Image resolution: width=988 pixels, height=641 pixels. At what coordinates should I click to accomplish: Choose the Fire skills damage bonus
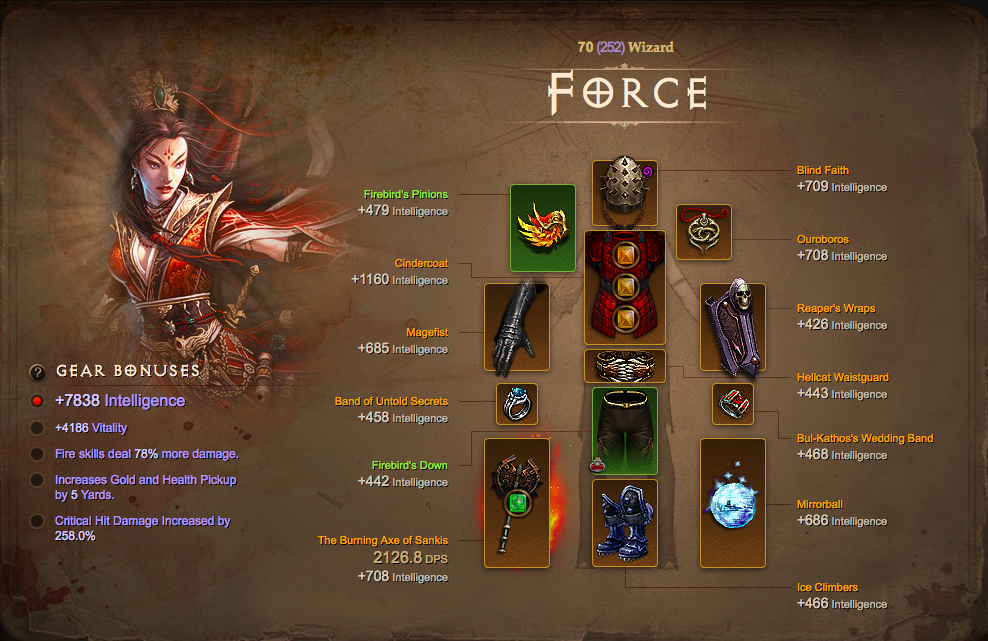pyautogui.click(x=146, y=455)
